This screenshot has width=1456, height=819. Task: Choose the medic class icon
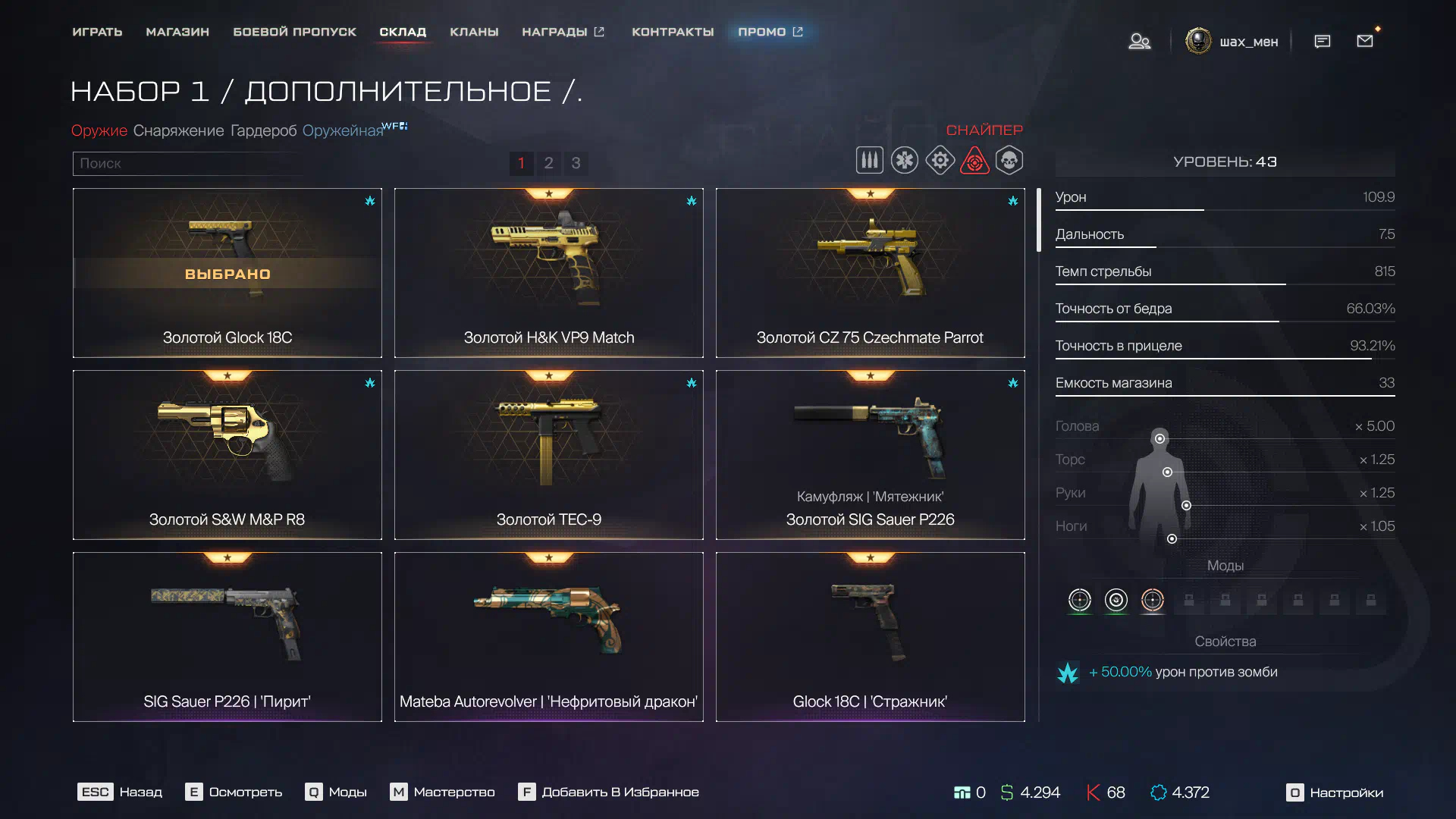[905, 161]
